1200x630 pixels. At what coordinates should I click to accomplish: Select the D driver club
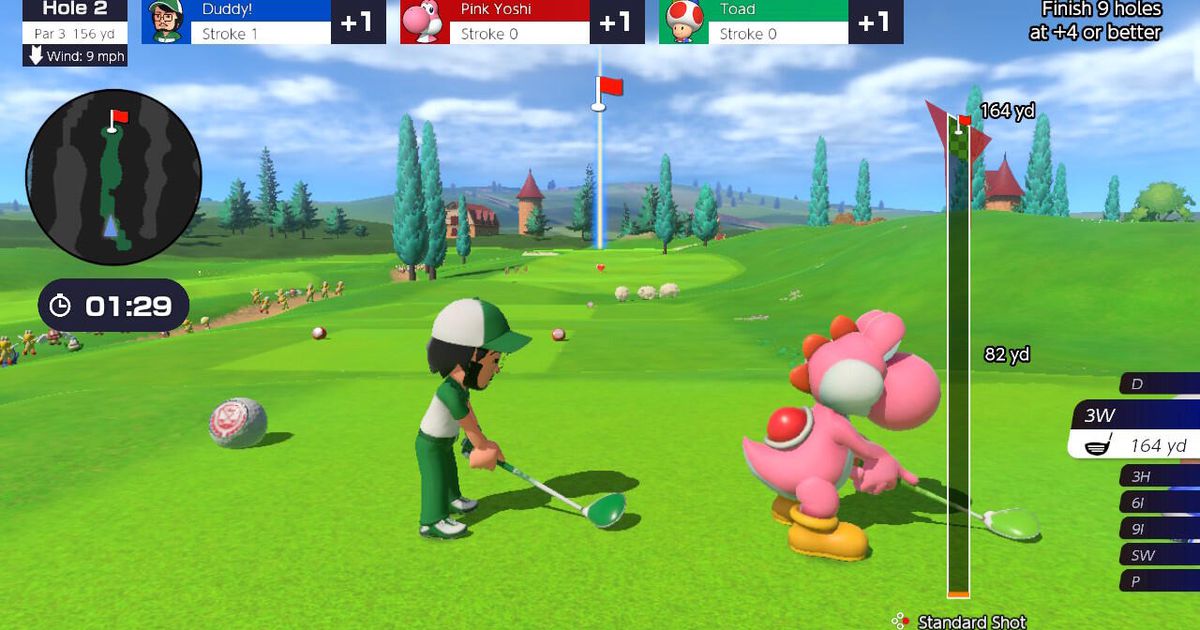click(x=1160, y=384)
